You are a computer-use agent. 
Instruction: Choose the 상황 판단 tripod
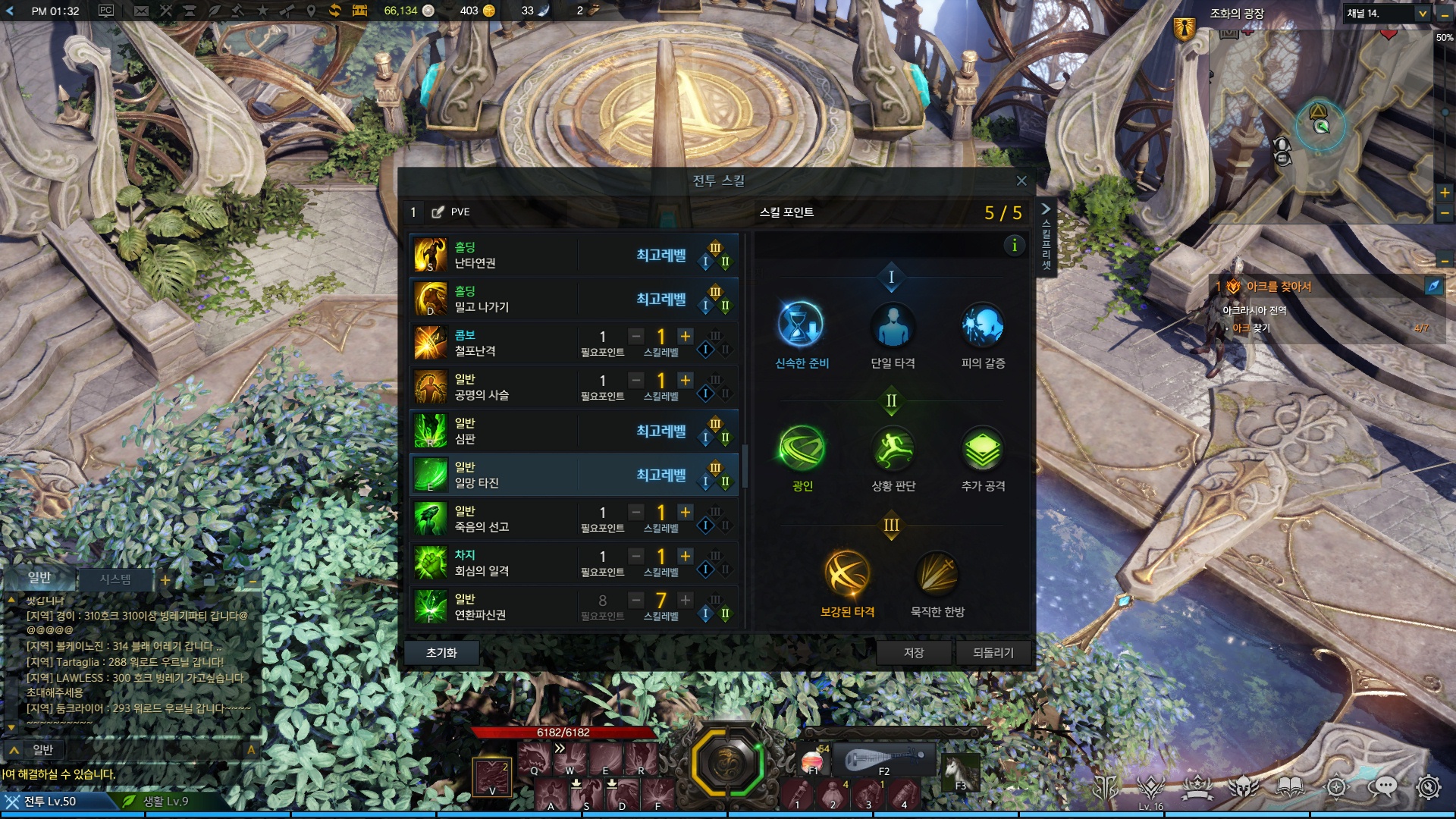893,448
